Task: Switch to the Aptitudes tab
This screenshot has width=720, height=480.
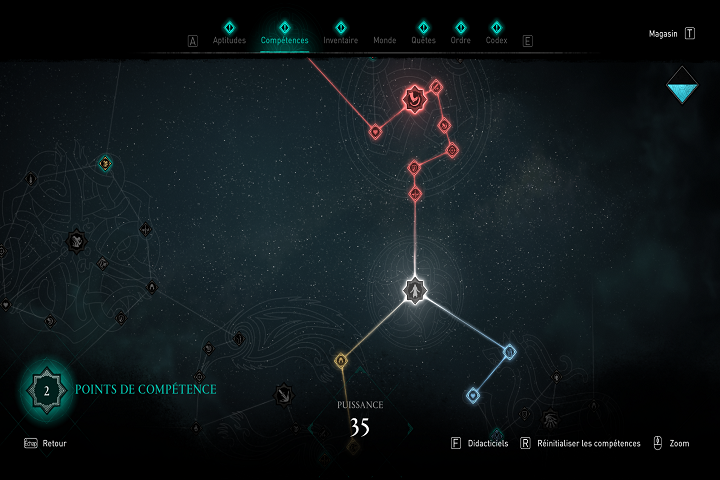Action: 229,41
